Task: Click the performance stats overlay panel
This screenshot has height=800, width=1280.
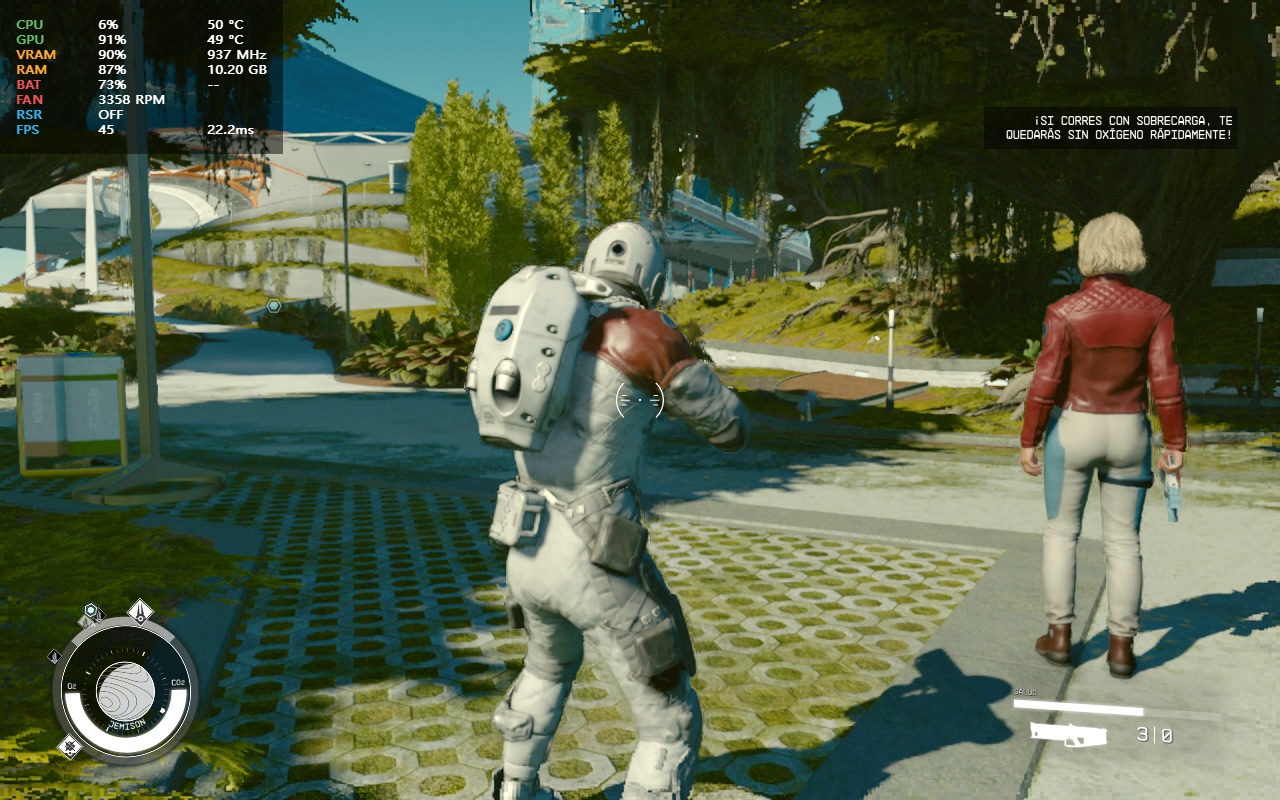Action: tap(141, 76)
